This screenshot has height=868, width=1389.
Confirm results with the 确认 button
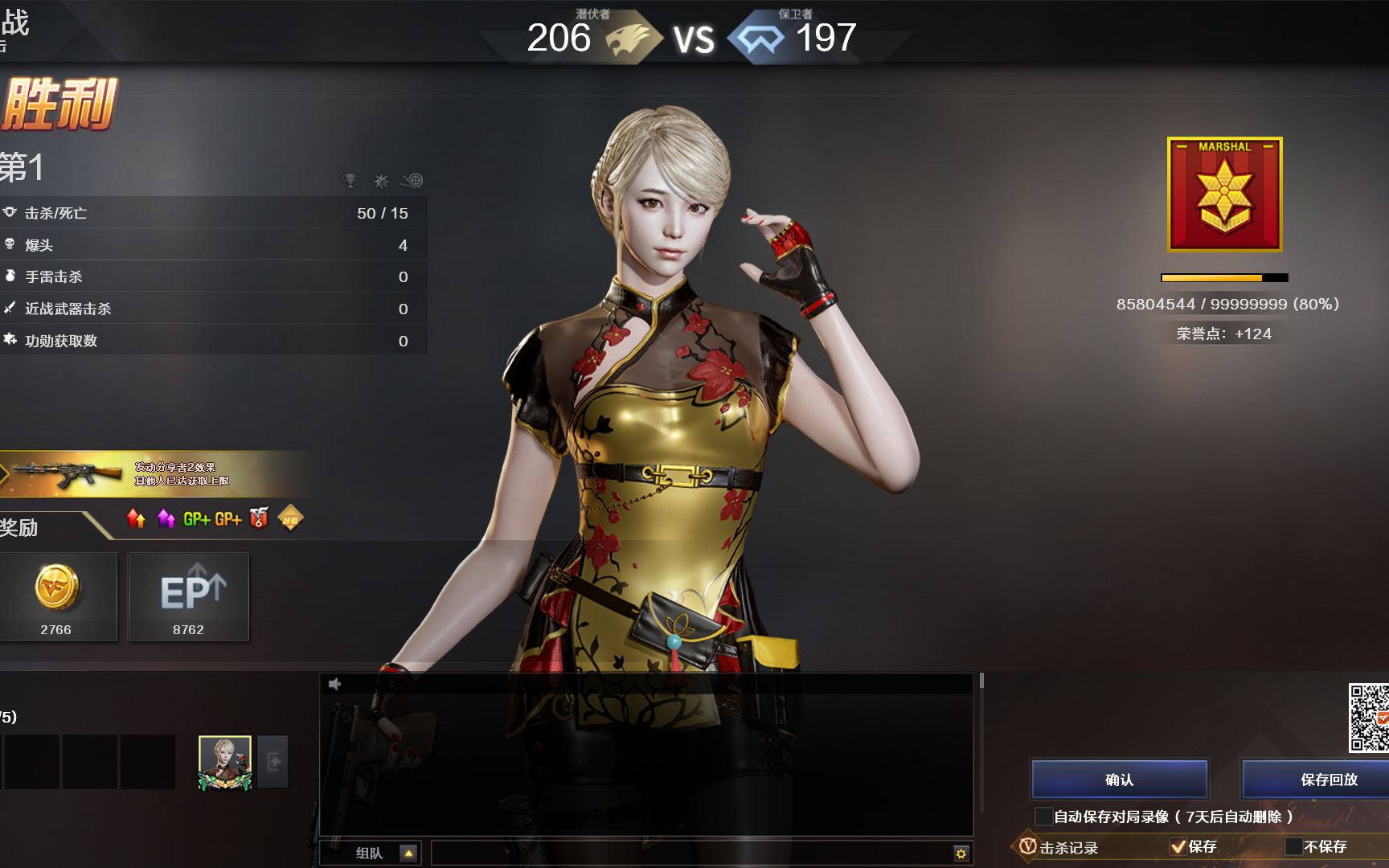point(1119,780)
